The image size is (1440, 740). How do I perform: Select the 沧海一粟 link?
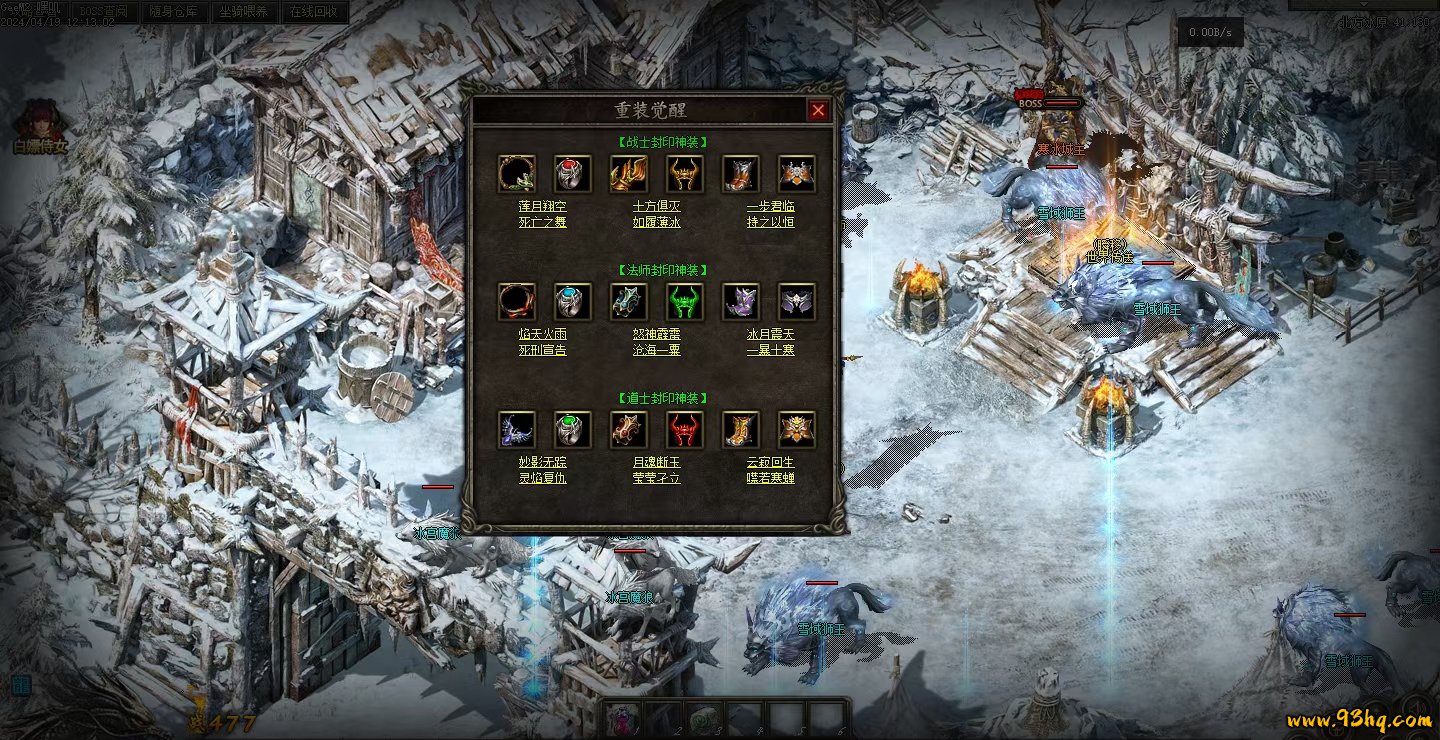(x=657, y=350)
